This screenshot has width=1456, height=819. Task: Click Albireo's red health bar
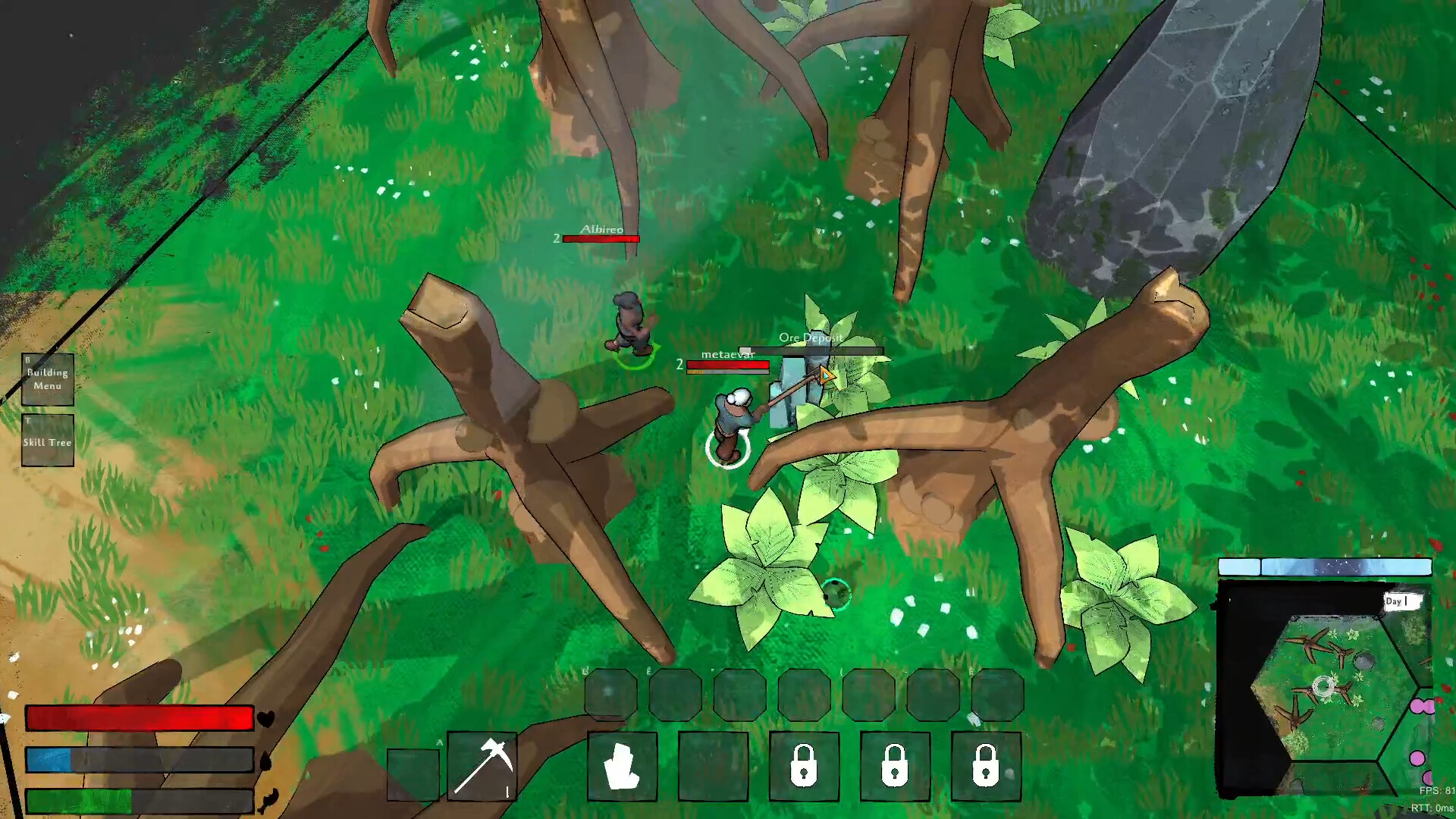pyautogui.click(x=601, y=237)
